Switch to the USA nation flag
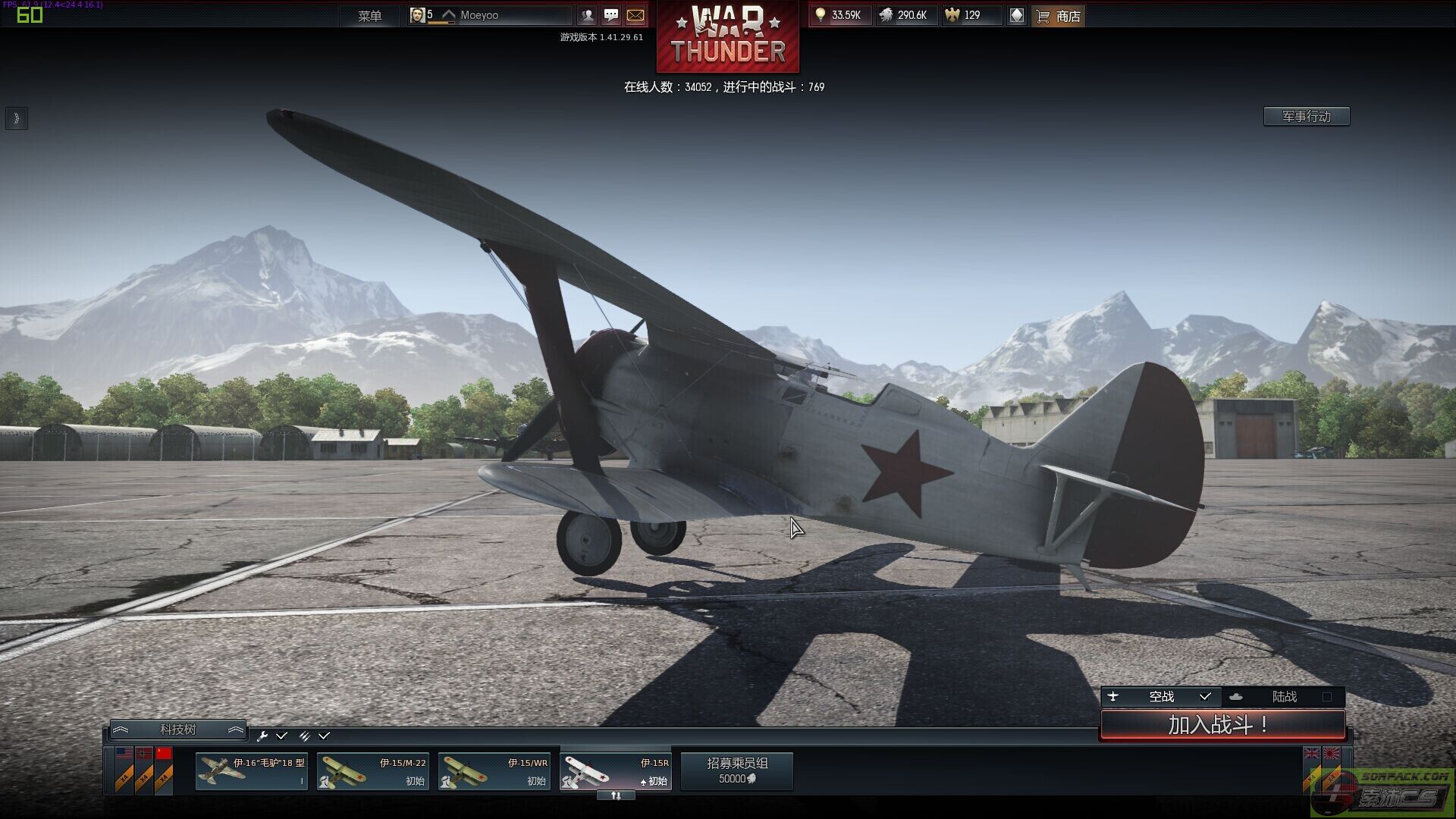The height and width of the screenshot is (819, 1456). [124, 754]
